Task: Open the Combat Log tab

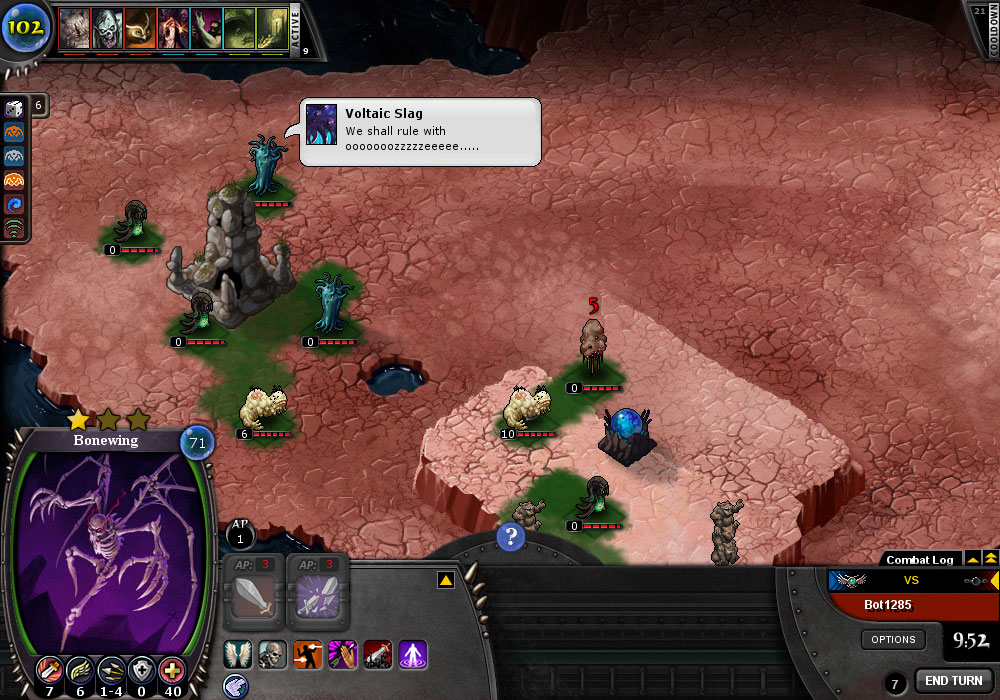Action: 920,559
